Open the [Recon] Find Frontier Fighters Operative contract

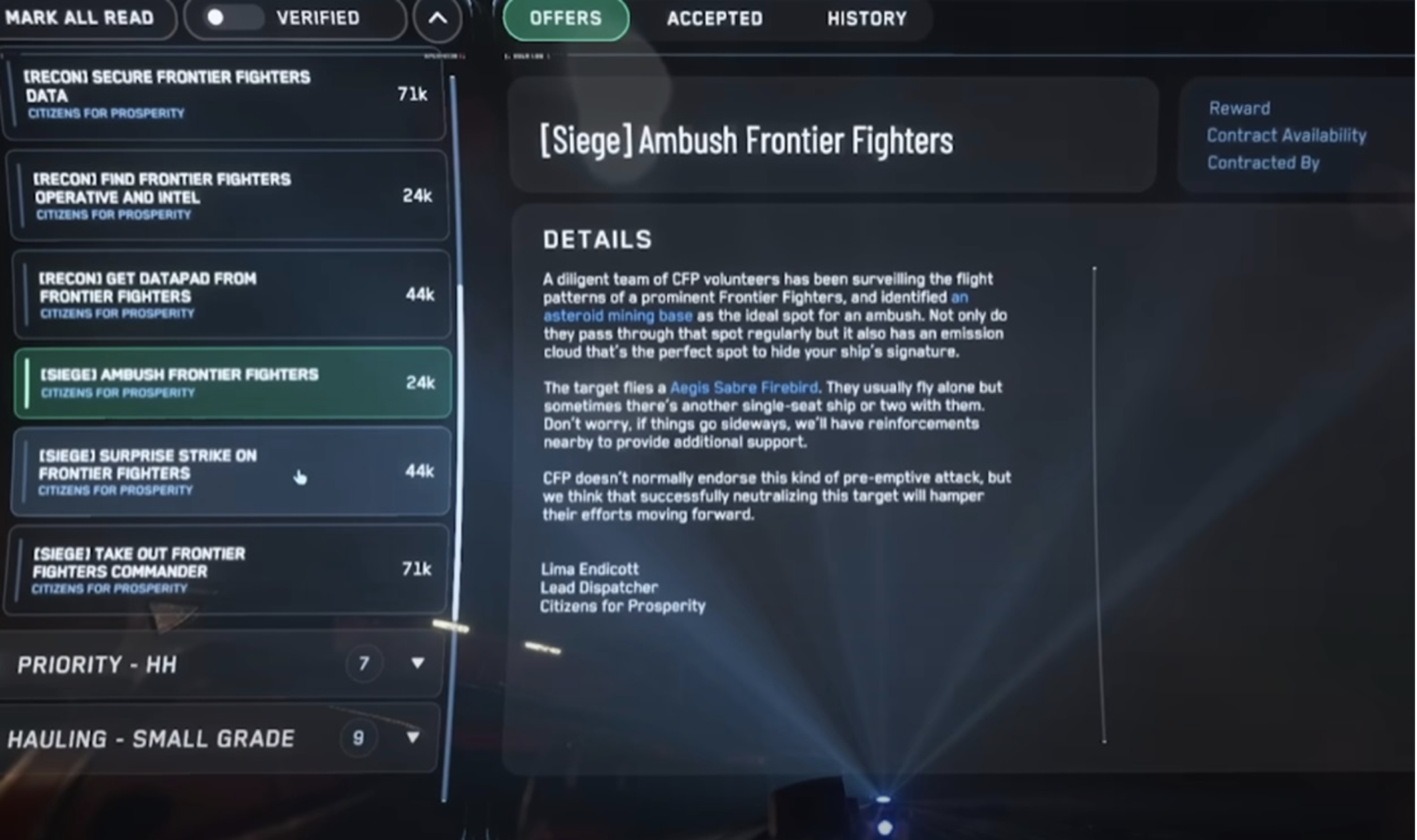227,196
